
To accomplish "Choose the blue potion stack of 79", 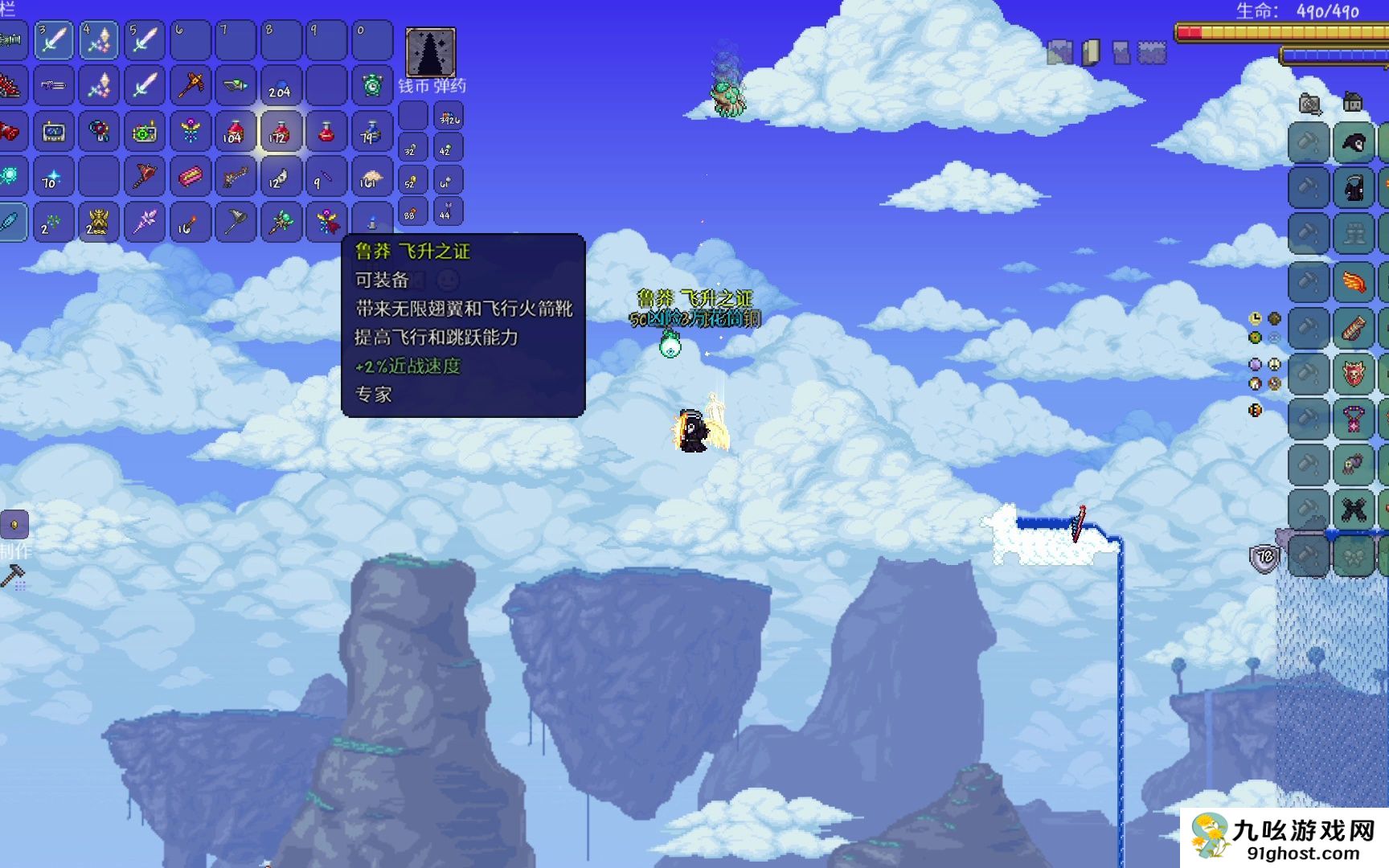I will click(371, 131).
